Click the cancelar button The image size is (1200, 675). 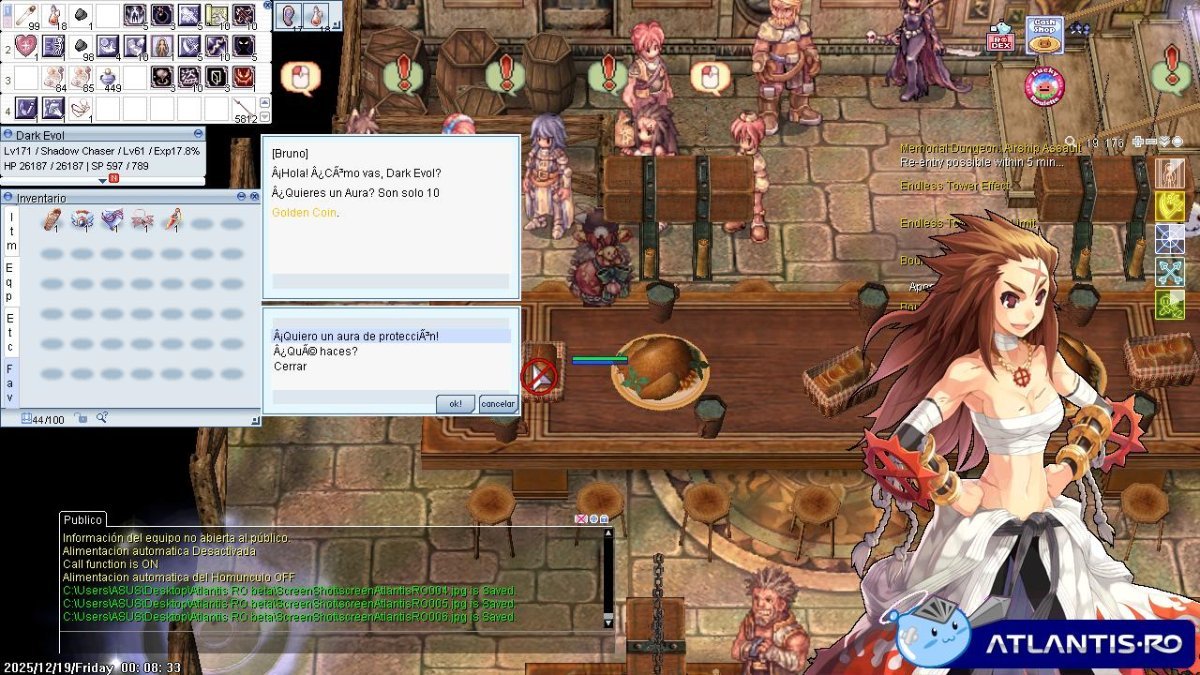point(497,404)
